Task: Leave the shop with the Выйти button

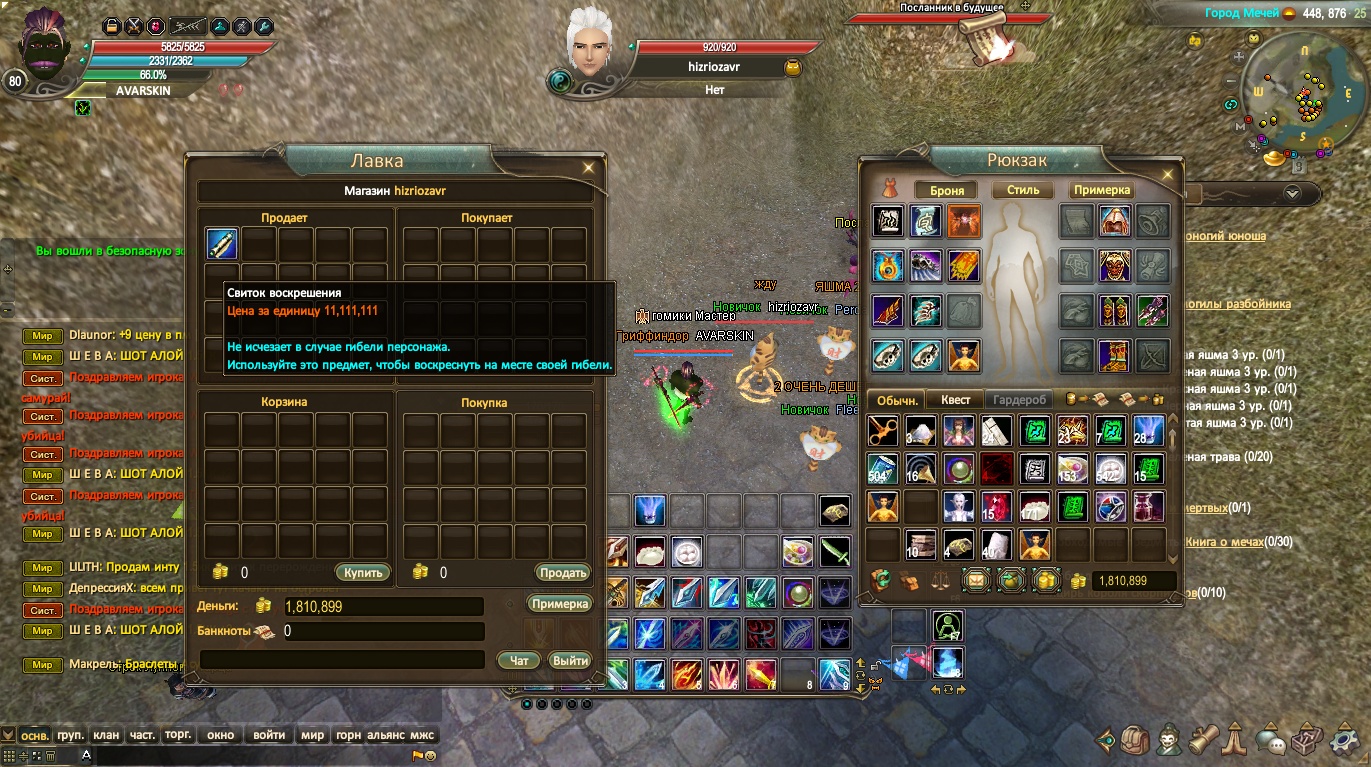Action: [570, 660]
